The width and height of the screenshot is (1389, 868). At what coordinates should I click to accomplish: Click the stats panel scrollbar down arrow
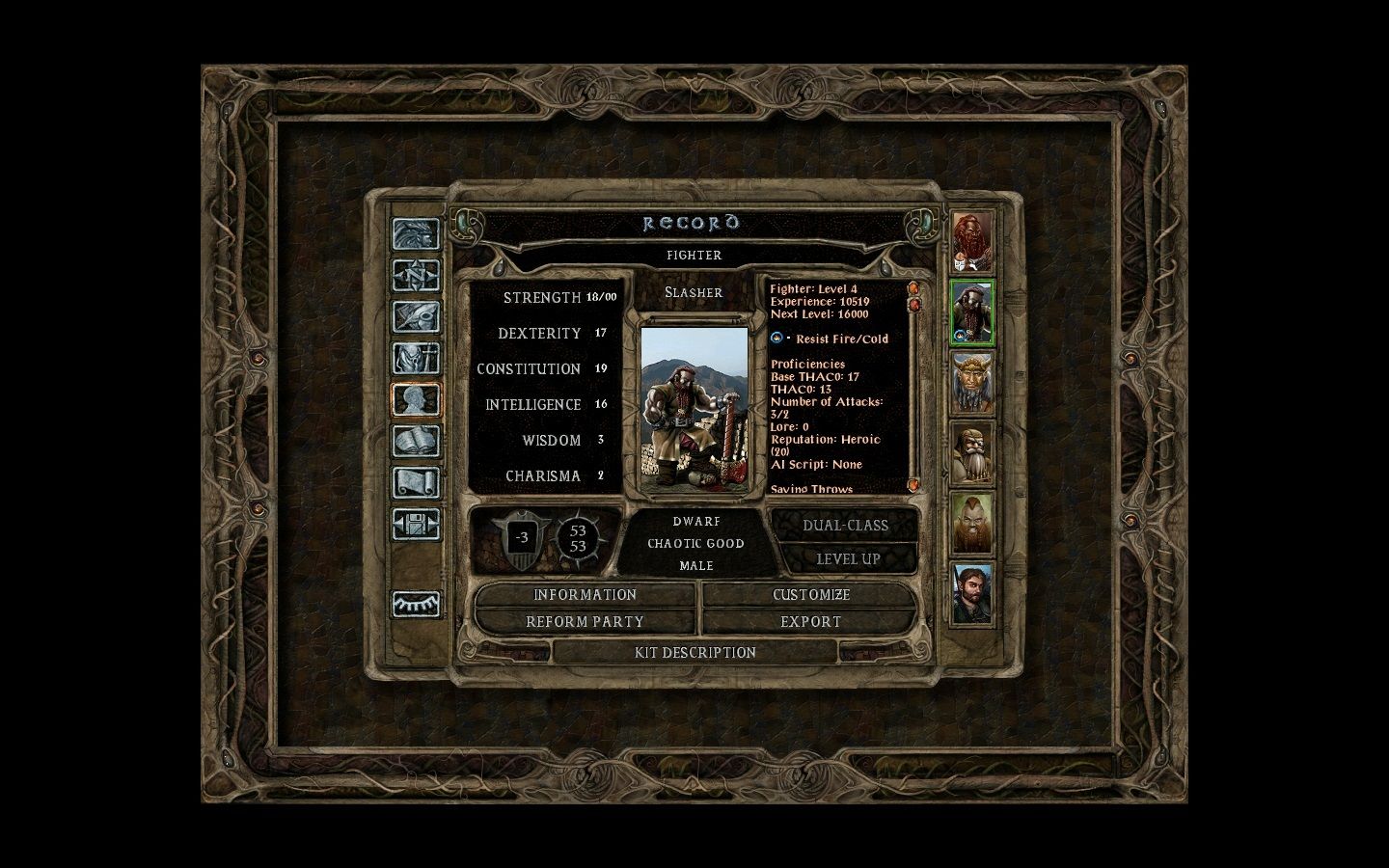(x=913, y=484)
